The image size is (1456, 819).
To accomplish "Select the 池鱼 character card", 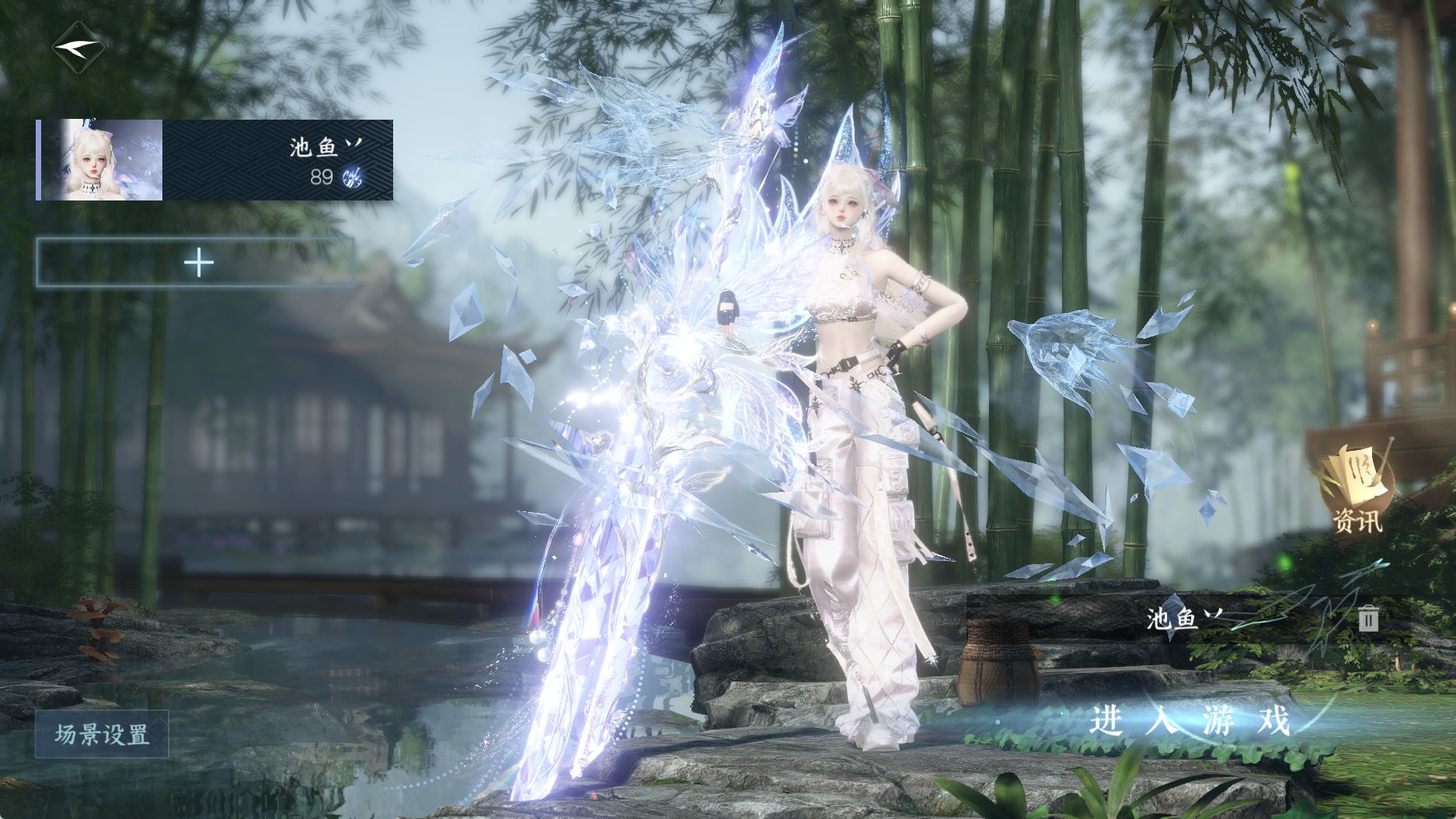I will point(215,160).
